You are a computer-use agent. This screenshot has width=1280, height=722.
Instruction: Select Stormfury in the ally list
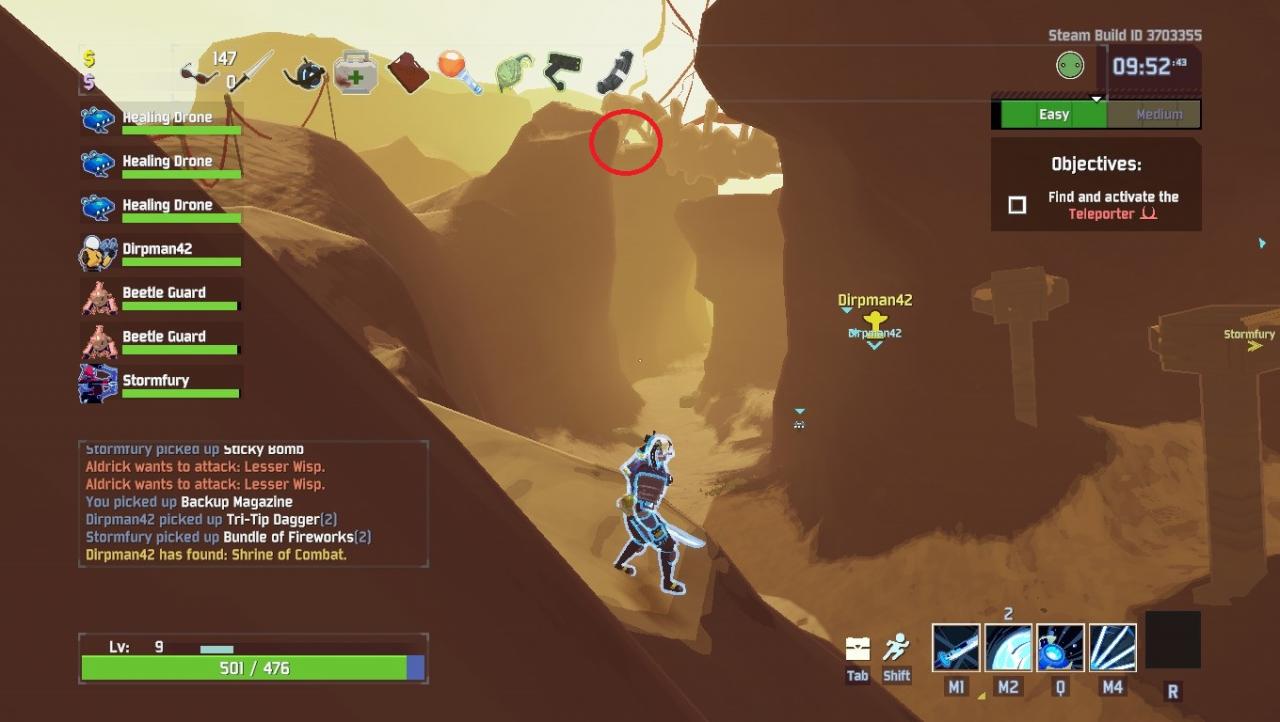(x=160, y=383)
